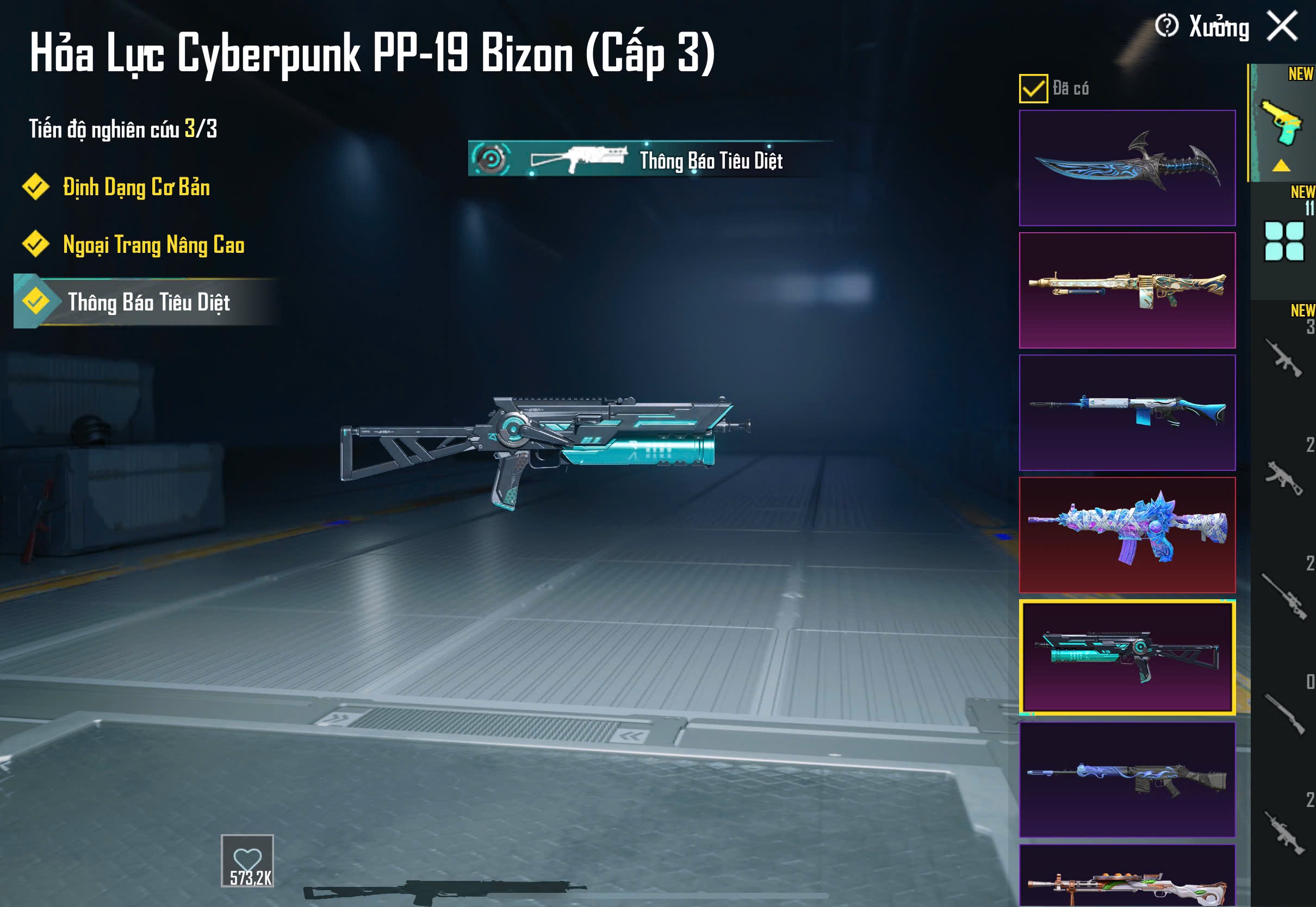Select the Cyberpunk PP-19 Bizon thumbnail
The image size is (1316, 907).
tap(1127, 657)
